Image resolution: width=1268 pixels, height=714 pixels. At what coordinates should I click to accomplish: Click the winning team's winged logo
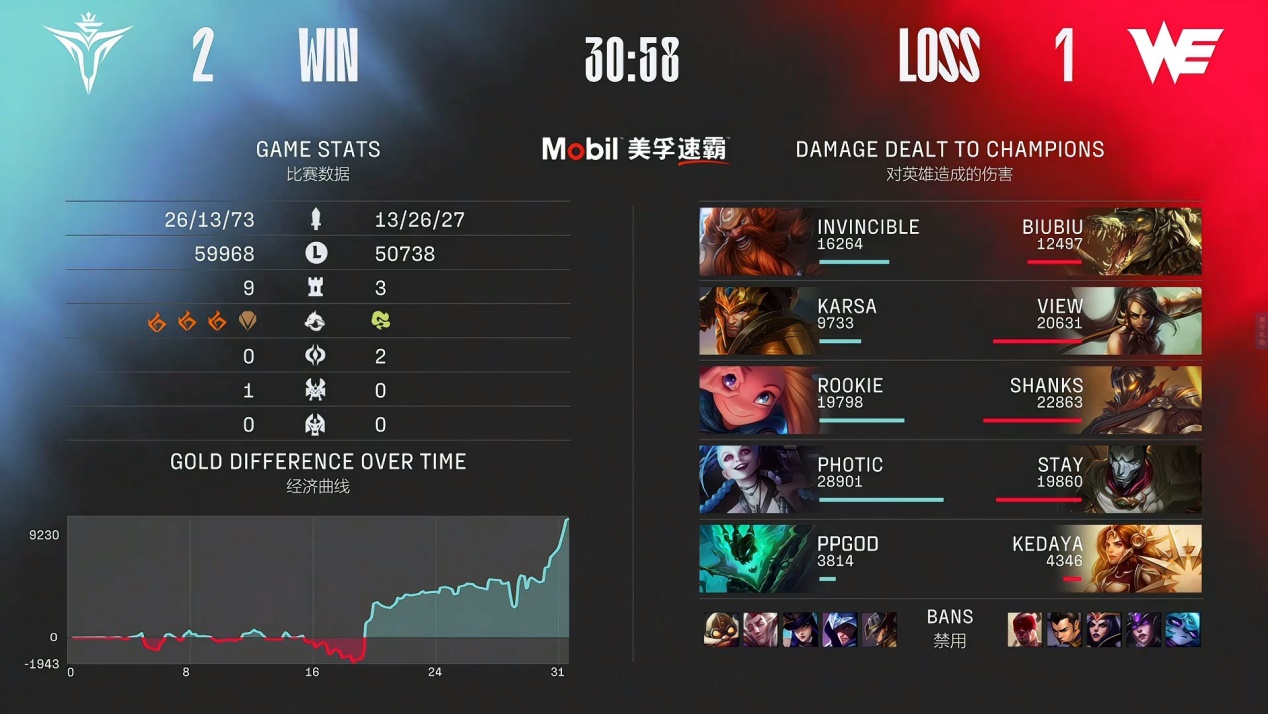point(88,56)
